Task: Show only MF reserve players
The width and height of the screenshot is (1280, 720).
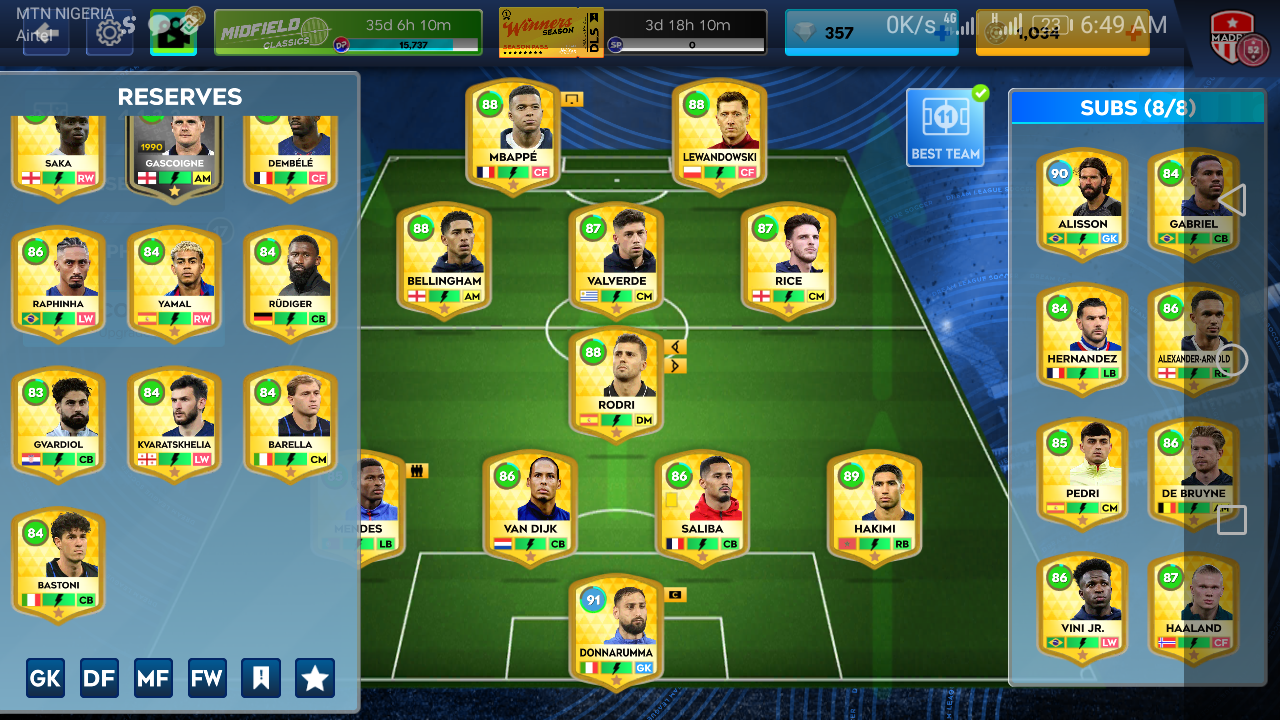Action: click(153, 678)
